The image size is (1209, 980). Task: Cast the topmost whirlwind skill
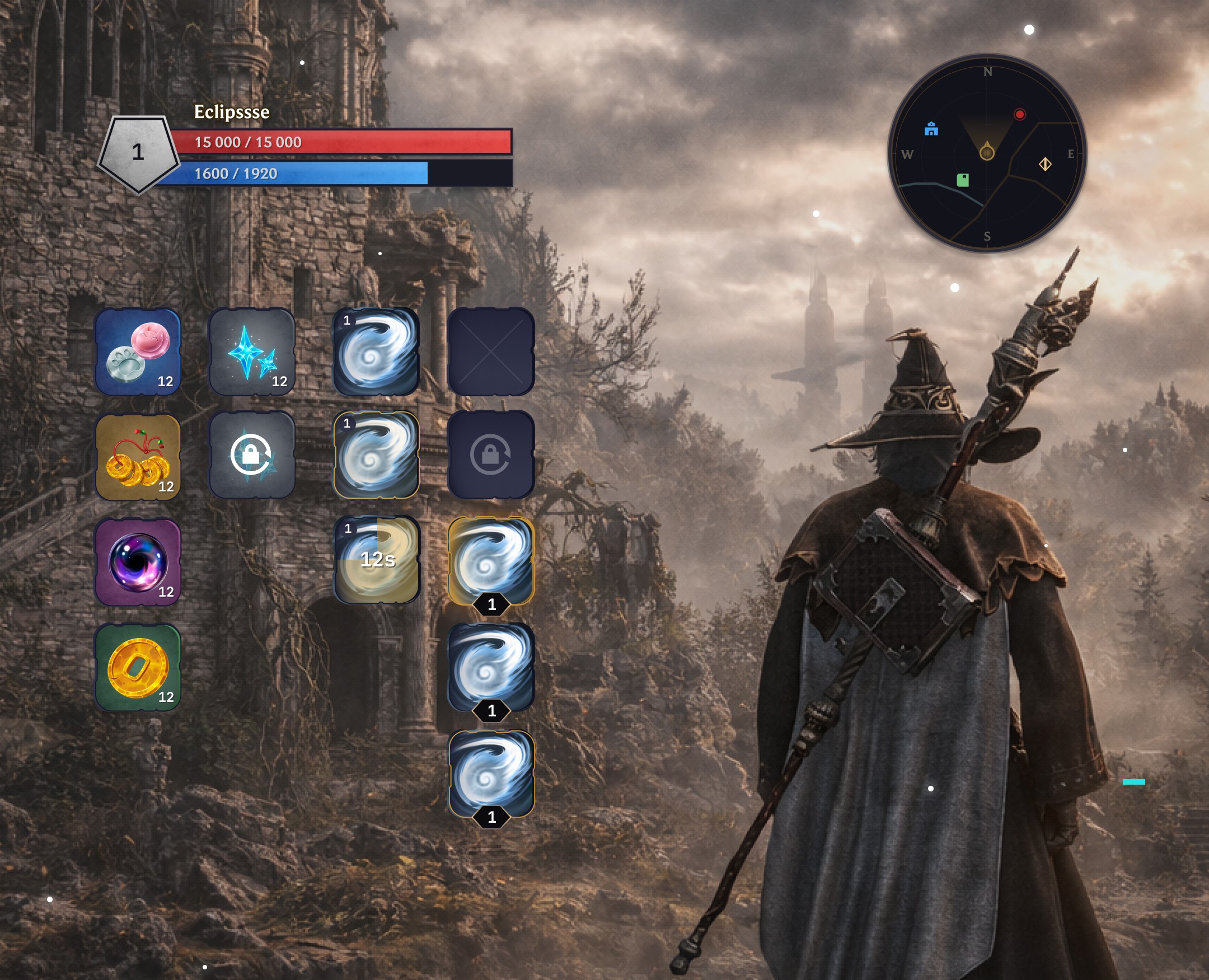[377, 353]
